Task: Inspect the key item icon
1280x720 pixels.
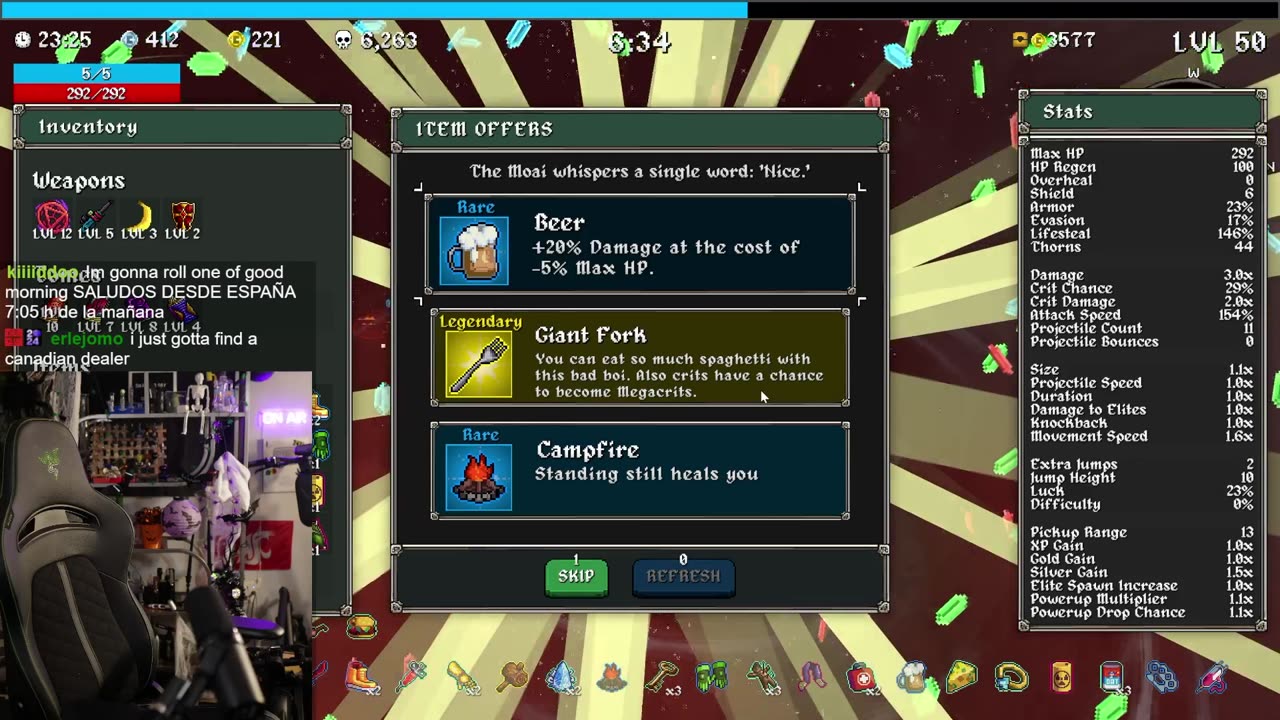Action: pos(661,677)
